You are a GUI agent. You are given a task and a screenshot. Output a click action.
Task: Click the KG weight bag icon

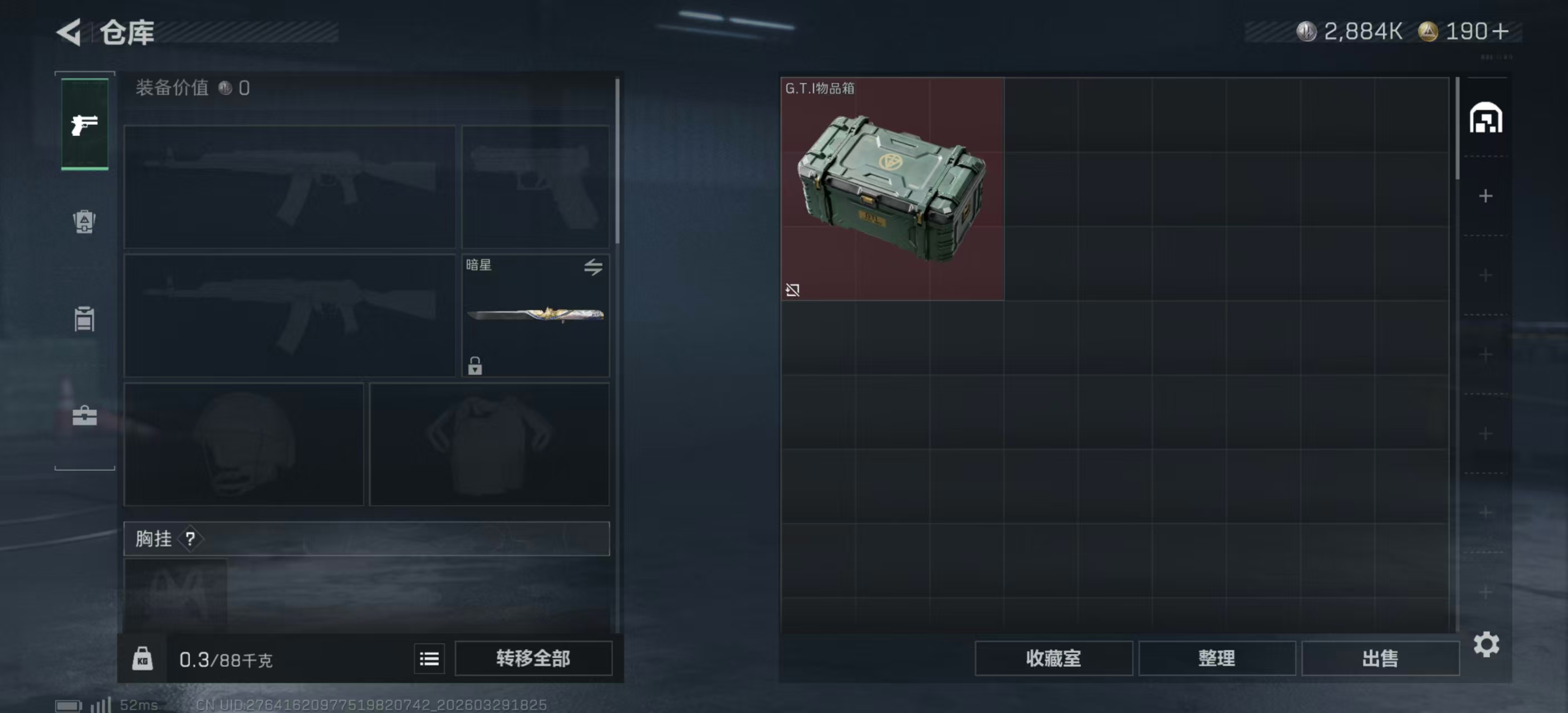pos(143,658)
